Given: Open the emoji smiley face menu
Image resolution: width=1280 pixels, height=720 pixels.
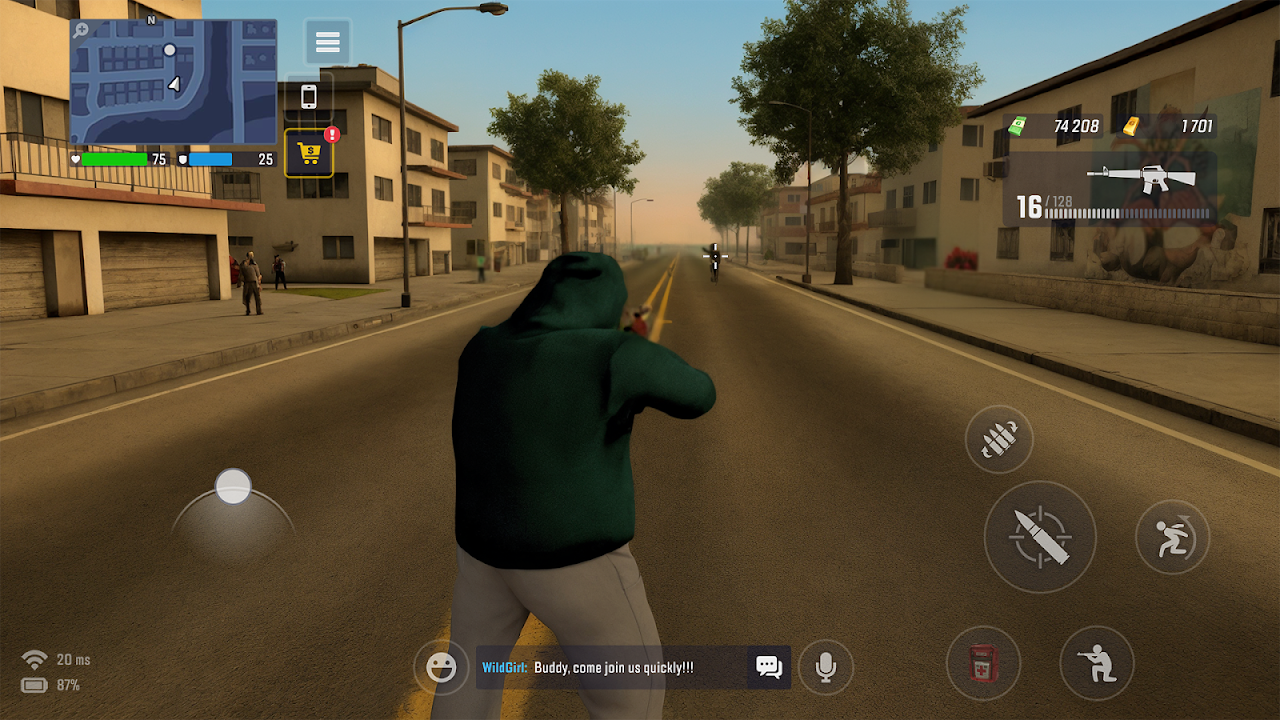Looking at the screenshot, I should tap(441, 667).
